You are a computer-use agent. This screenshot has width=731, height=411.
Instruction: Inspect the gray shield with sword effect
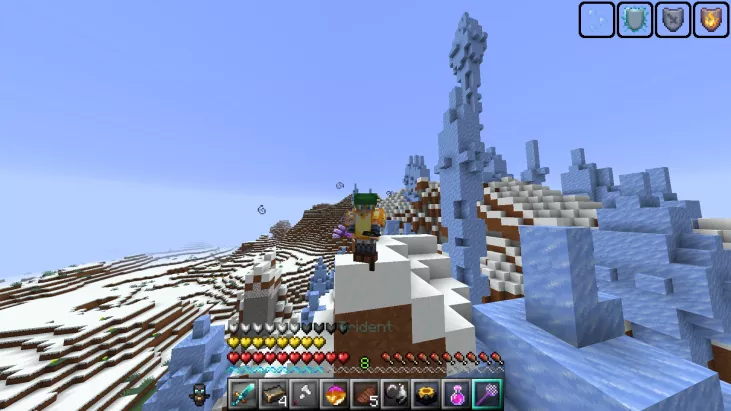[x=672, y=20]
